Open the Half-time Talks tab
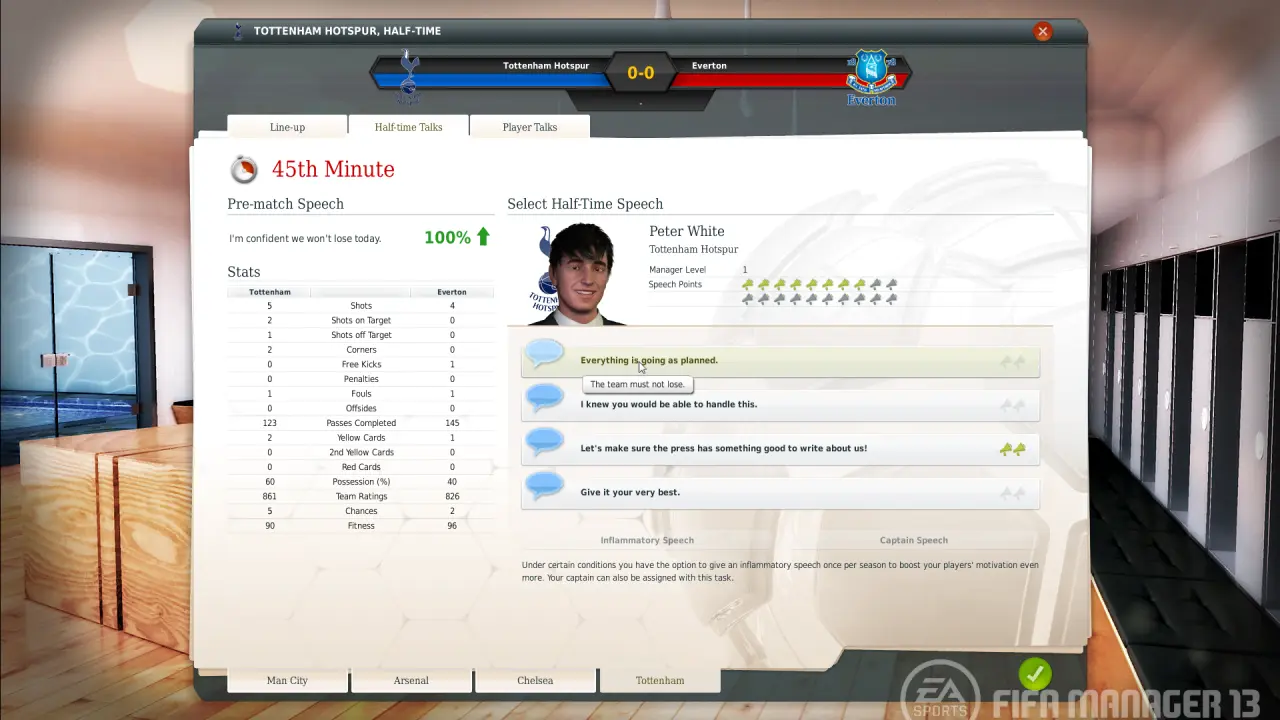 point(408,127)
